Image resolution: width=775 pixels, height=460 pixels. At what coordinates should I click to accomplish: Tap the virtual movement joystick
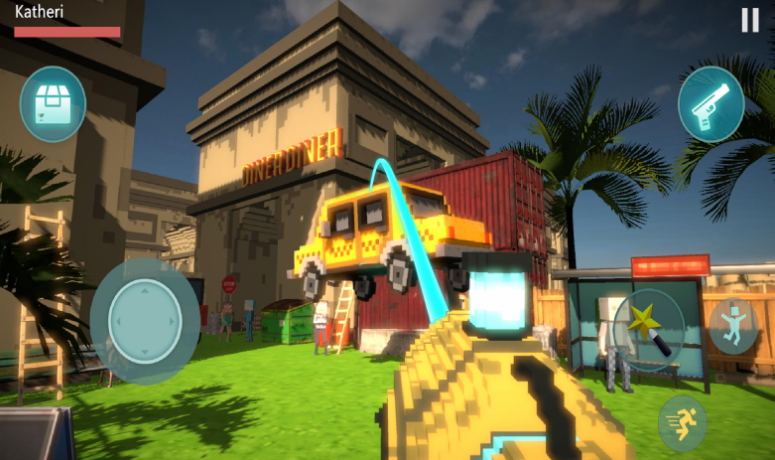click(x=145, y=321)
